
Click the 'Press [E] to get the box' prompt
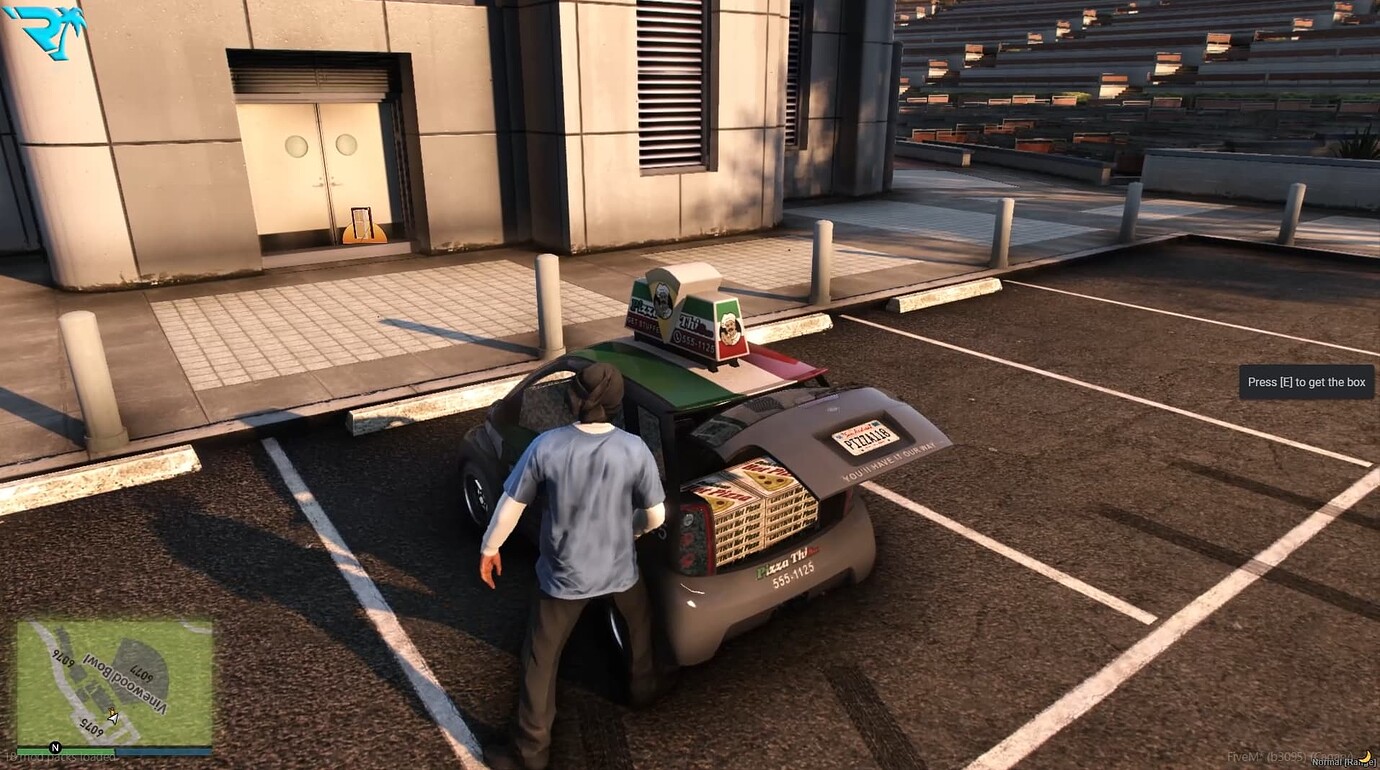coord(1306,382)
